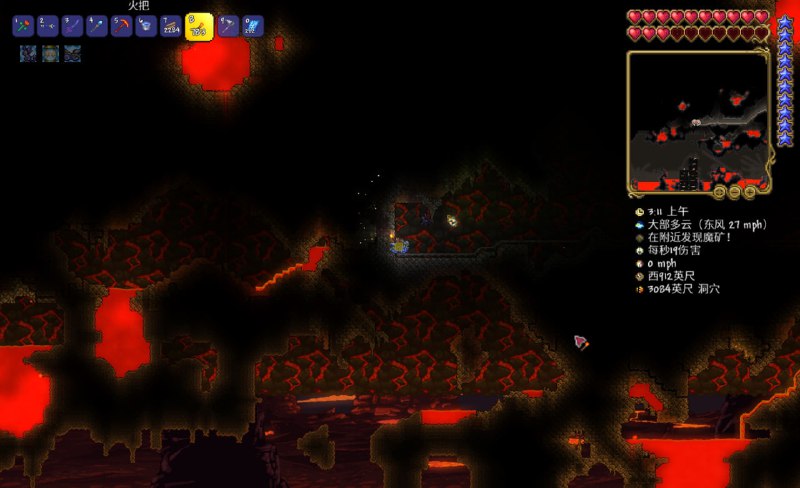The width and height of the screenshot is (800, 488).
Task: Choose the blue-tipped staff hotbar slot
Action: point(97,27)
